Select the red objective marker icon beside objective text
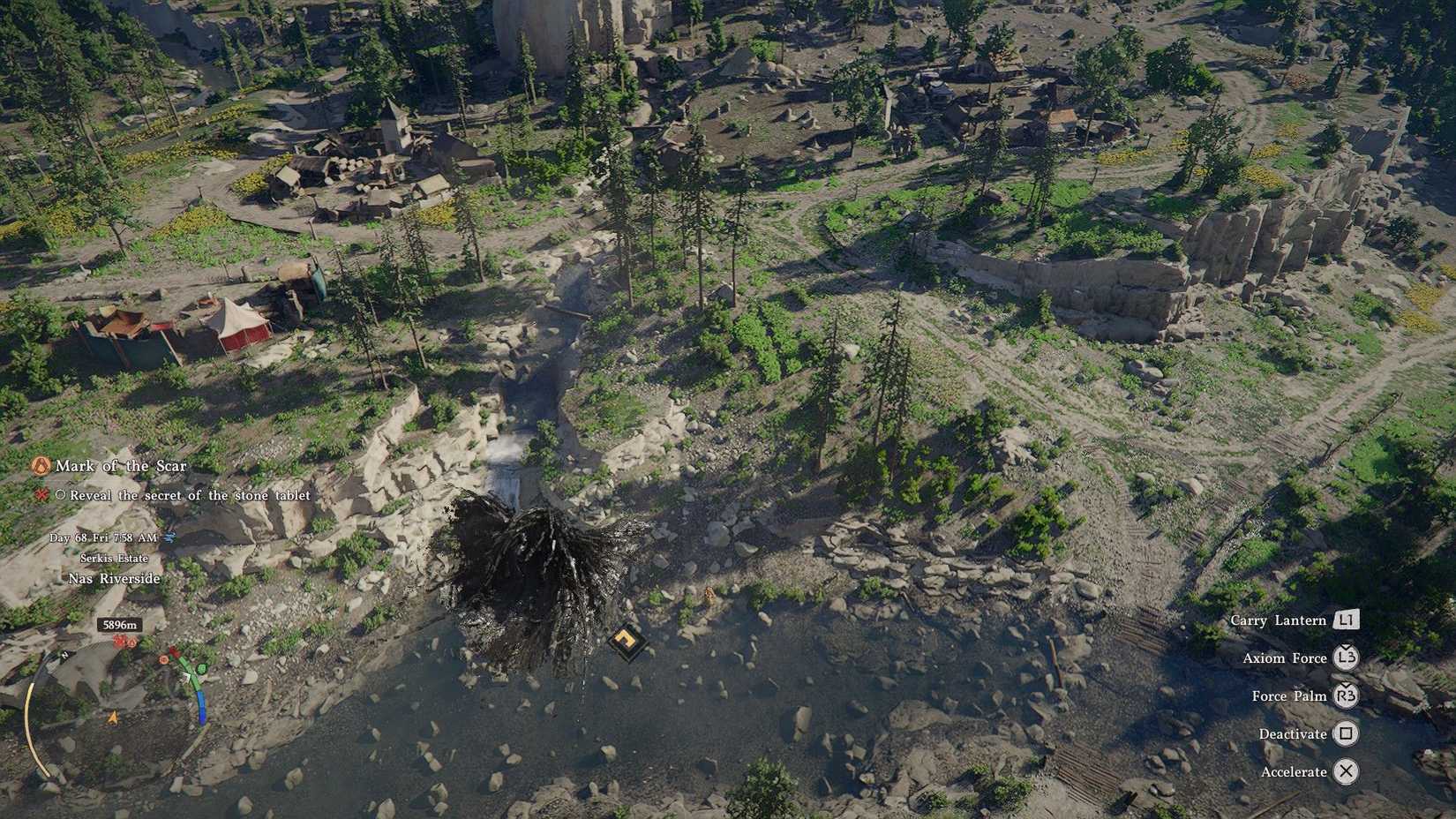The width and height of the screenshot is (1456, 819). pyautogui.click(x=42, y=494)
